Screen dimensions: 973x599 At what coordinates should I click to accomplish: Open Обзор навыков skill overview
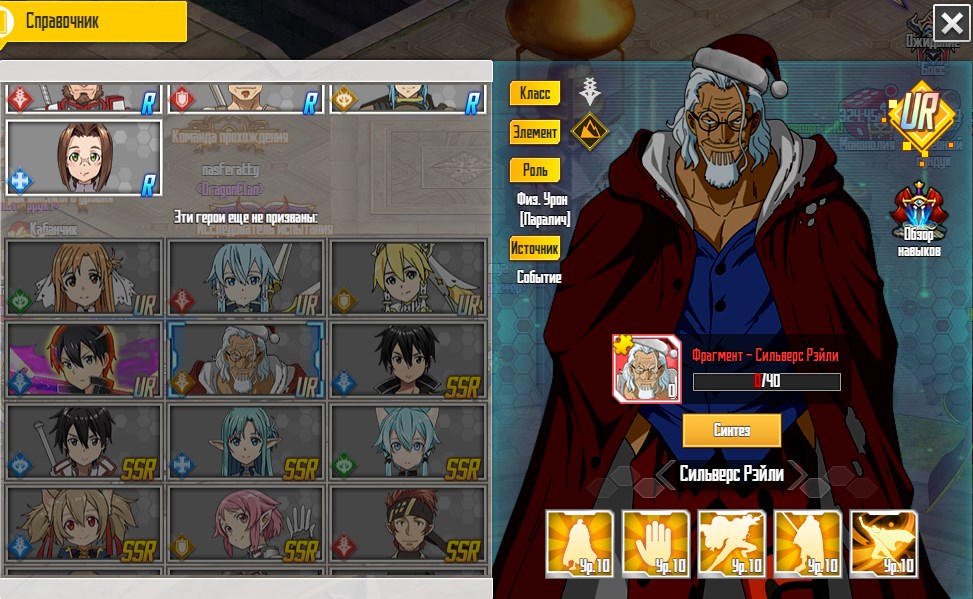[918, 218]
